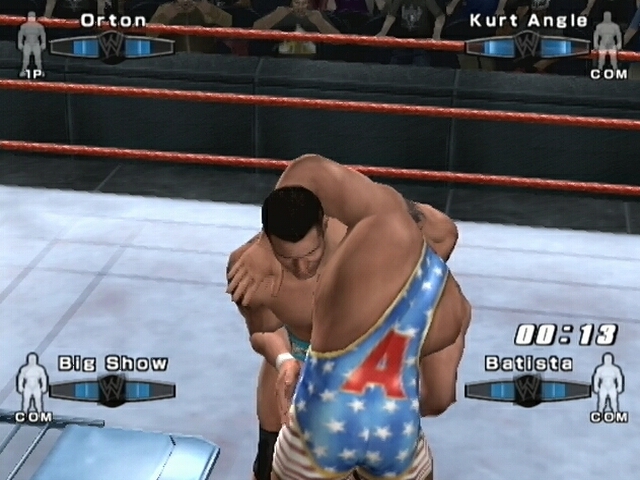The height and width of the screenshot is (480, 640).
Task: Click the WWE logo under Orton's name
Action: 111,45
